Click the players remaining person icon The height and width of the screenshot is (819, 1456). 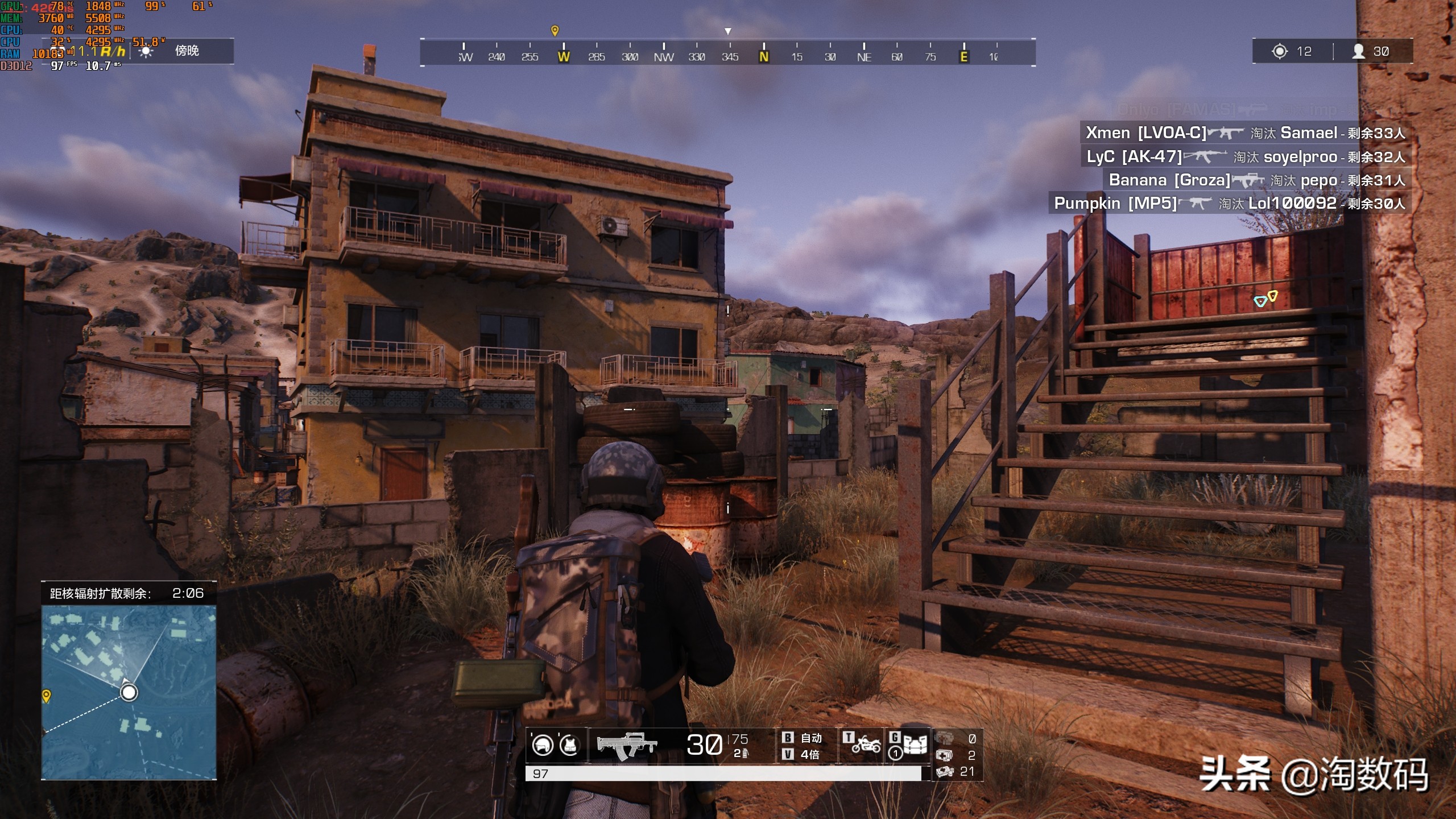[x=1359, y=51]
